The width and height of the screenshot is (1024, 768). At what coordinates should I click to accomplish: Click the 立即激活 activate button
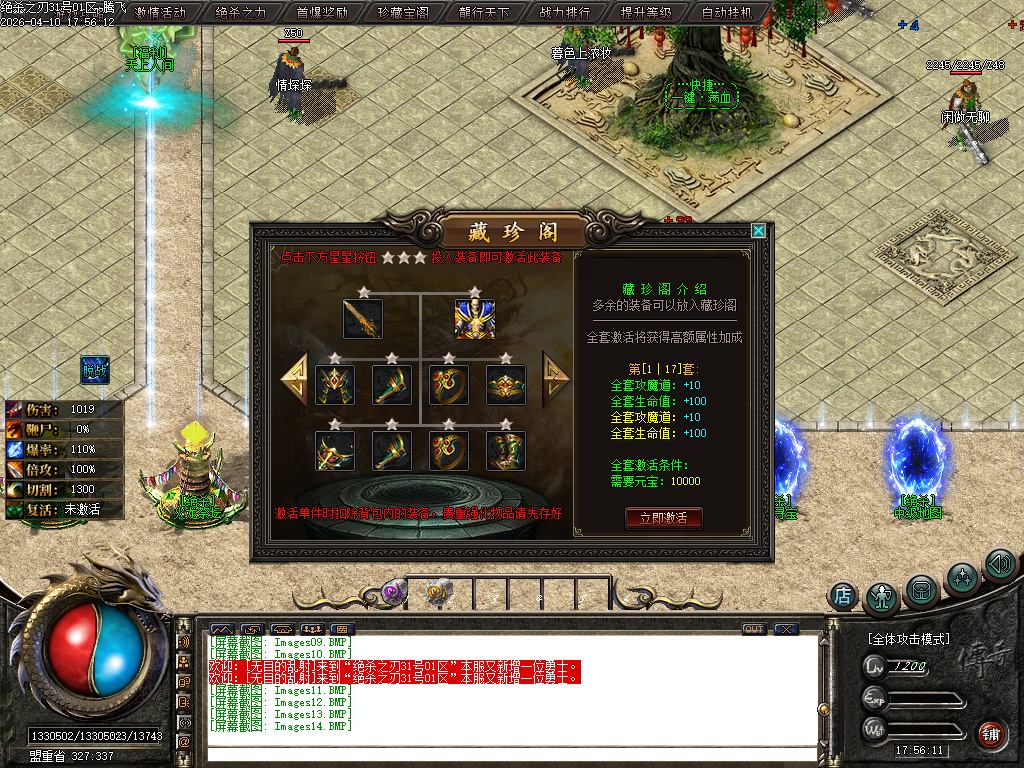tap(663, 518)
